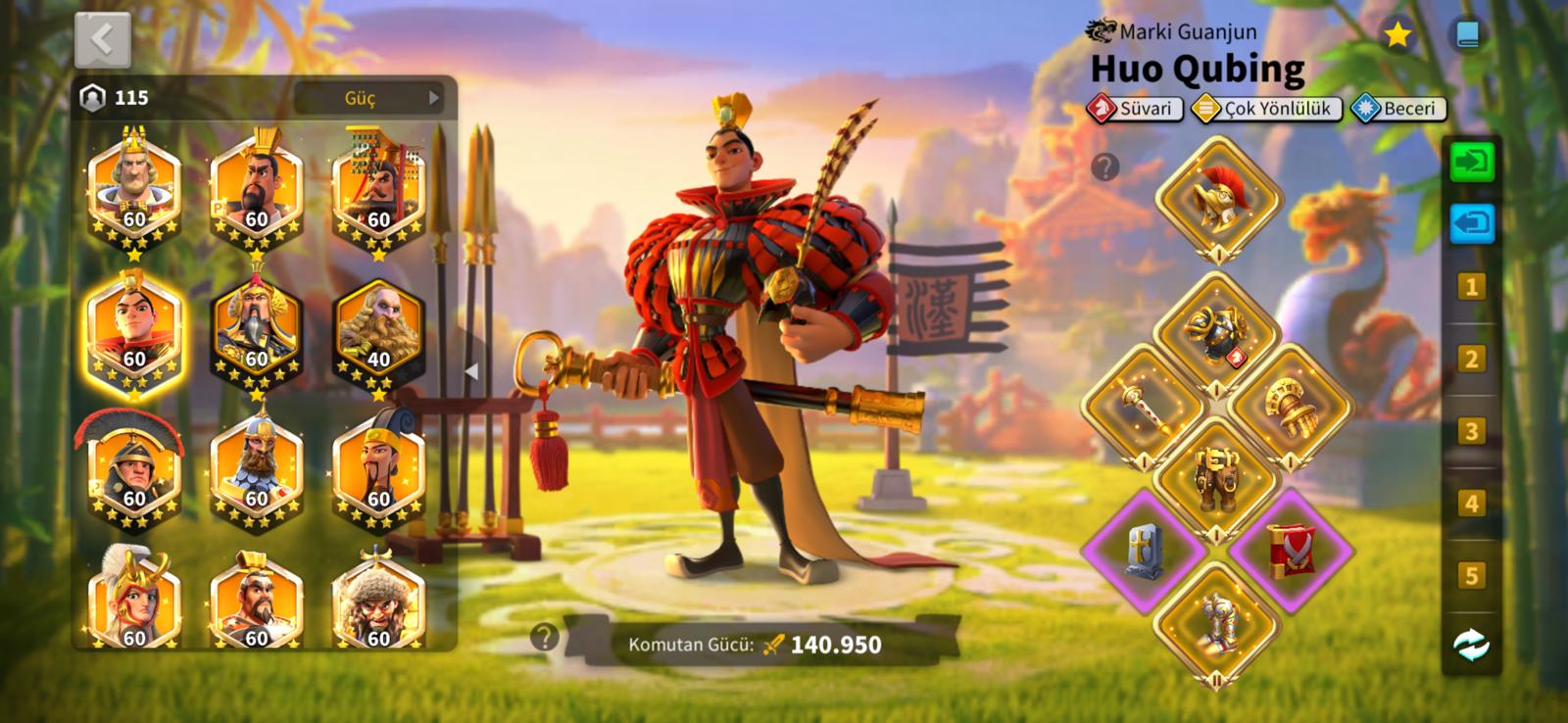Select the golden boots equipment slot
The width and height of the screenshot is (1568, 723).
coord(1217,622)
